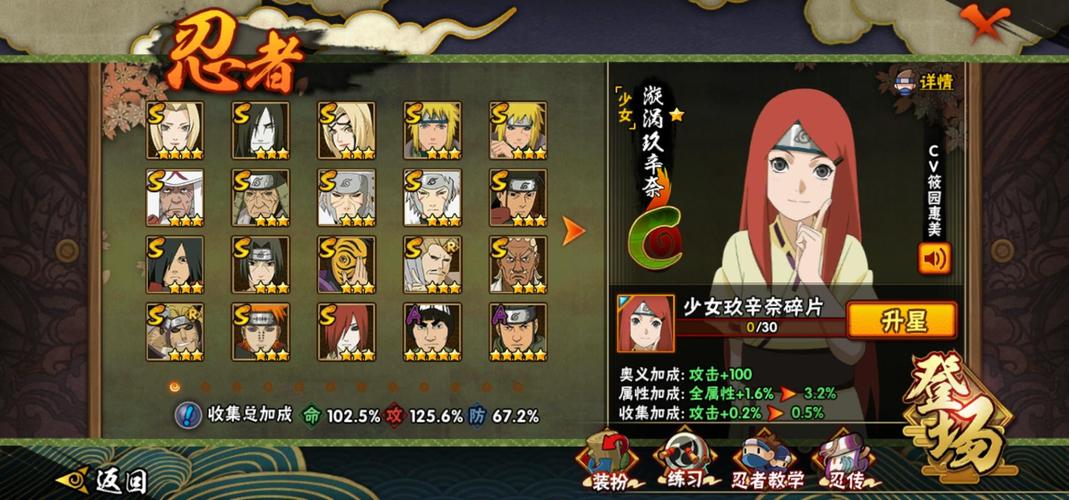
Task: Pick the Pain portrait with orange hair
Action: pos(260,331)
